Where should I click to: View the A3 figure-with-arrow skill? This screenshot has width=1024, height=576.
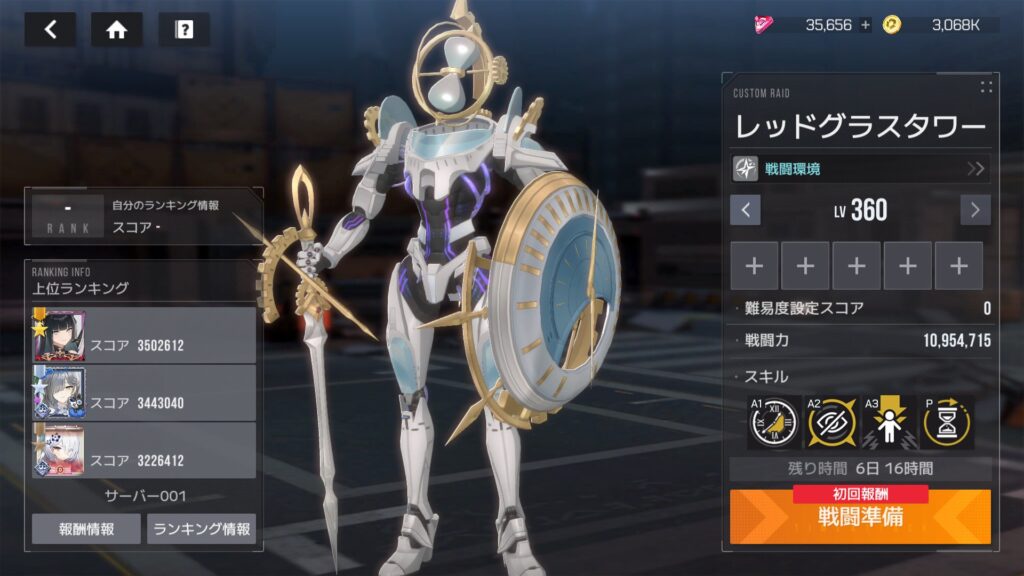click(x=886, y=422)
